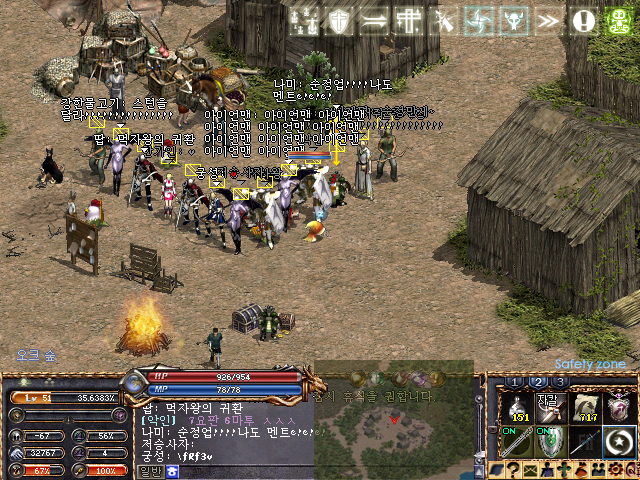
Task: Select the dagger quickslot item
Action: coord(551,407)
